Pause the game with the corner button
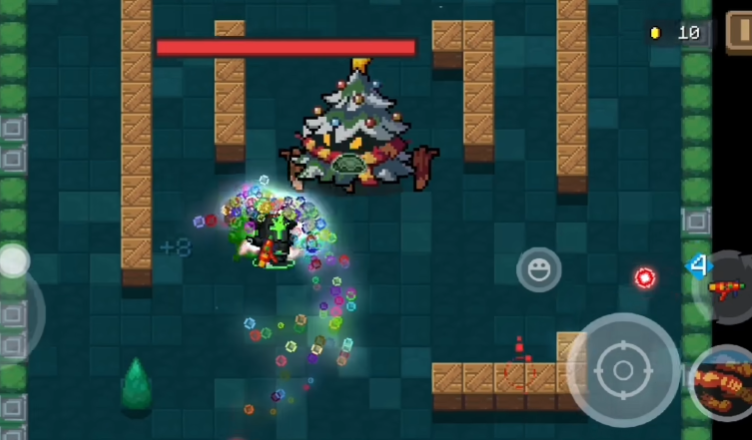Viewport: 752px width, 440px height. pos(740,31)
